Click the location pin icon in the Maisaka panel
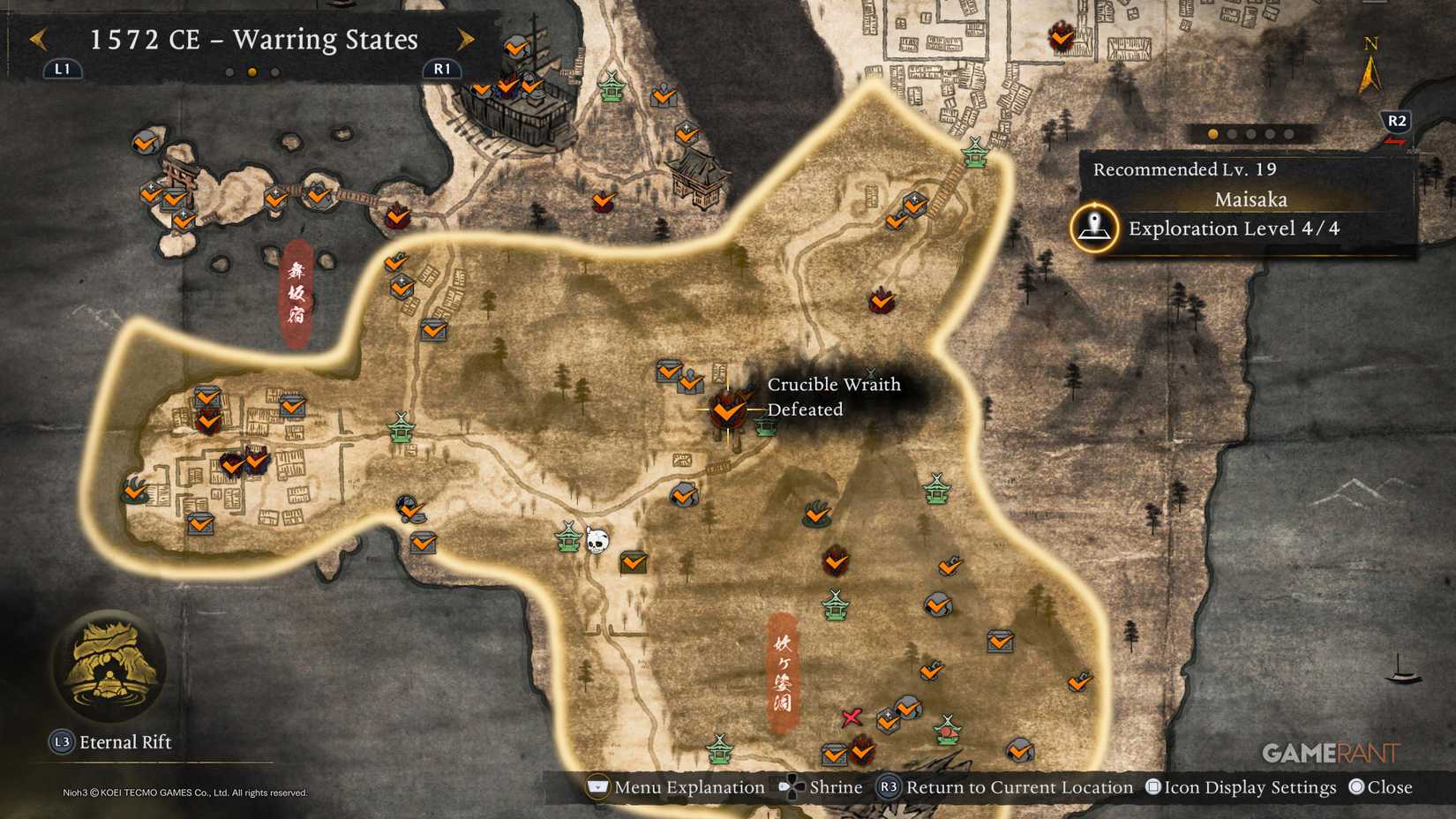Image resolution: width=1456 pixels, height=819 pixels. (x=1094, y=228)
